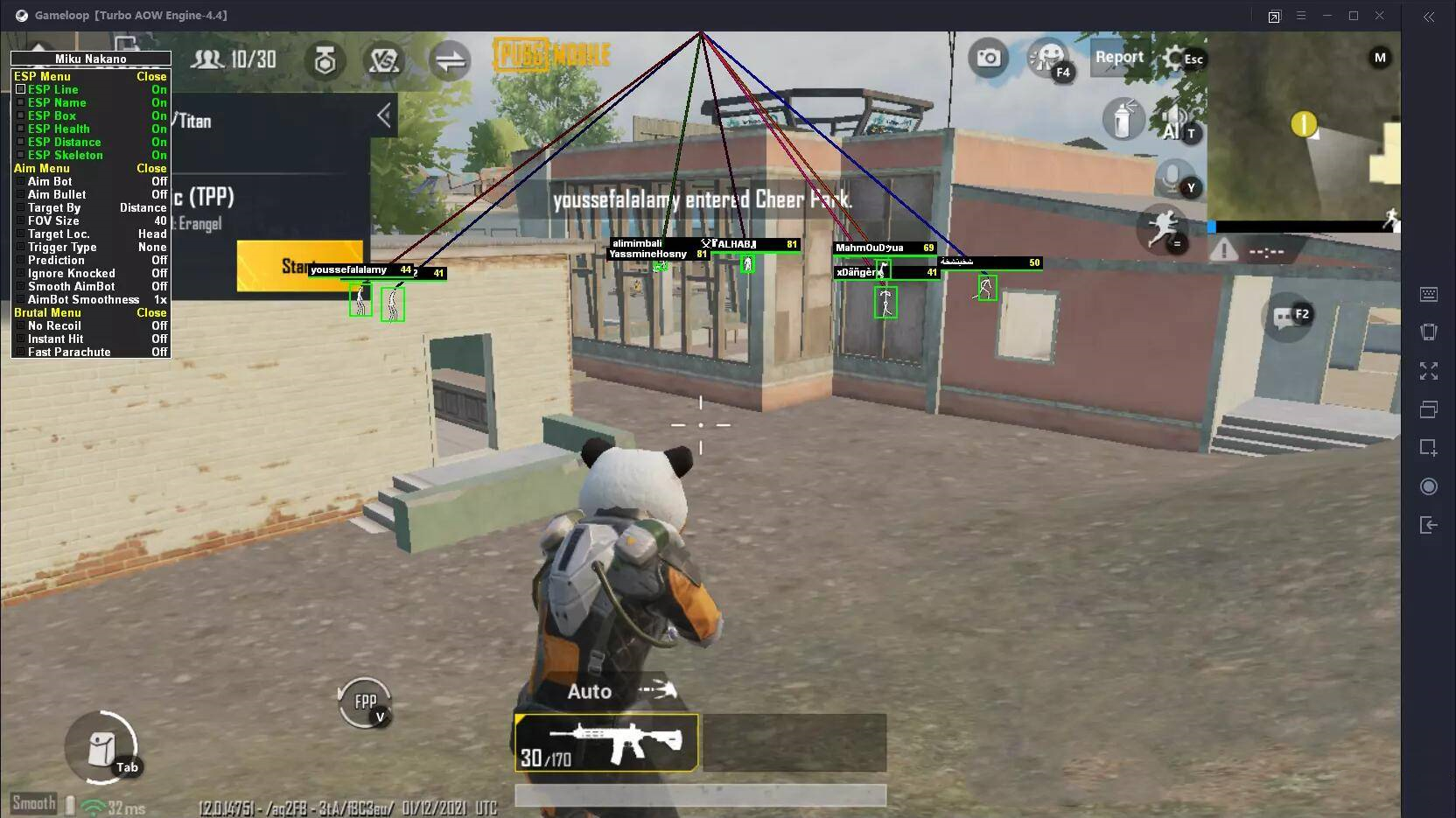Image resolution: width=1456 pixels, height=818 pixels.
Task: Toggle the microphone icon
Action: [x=1172, y=178]
